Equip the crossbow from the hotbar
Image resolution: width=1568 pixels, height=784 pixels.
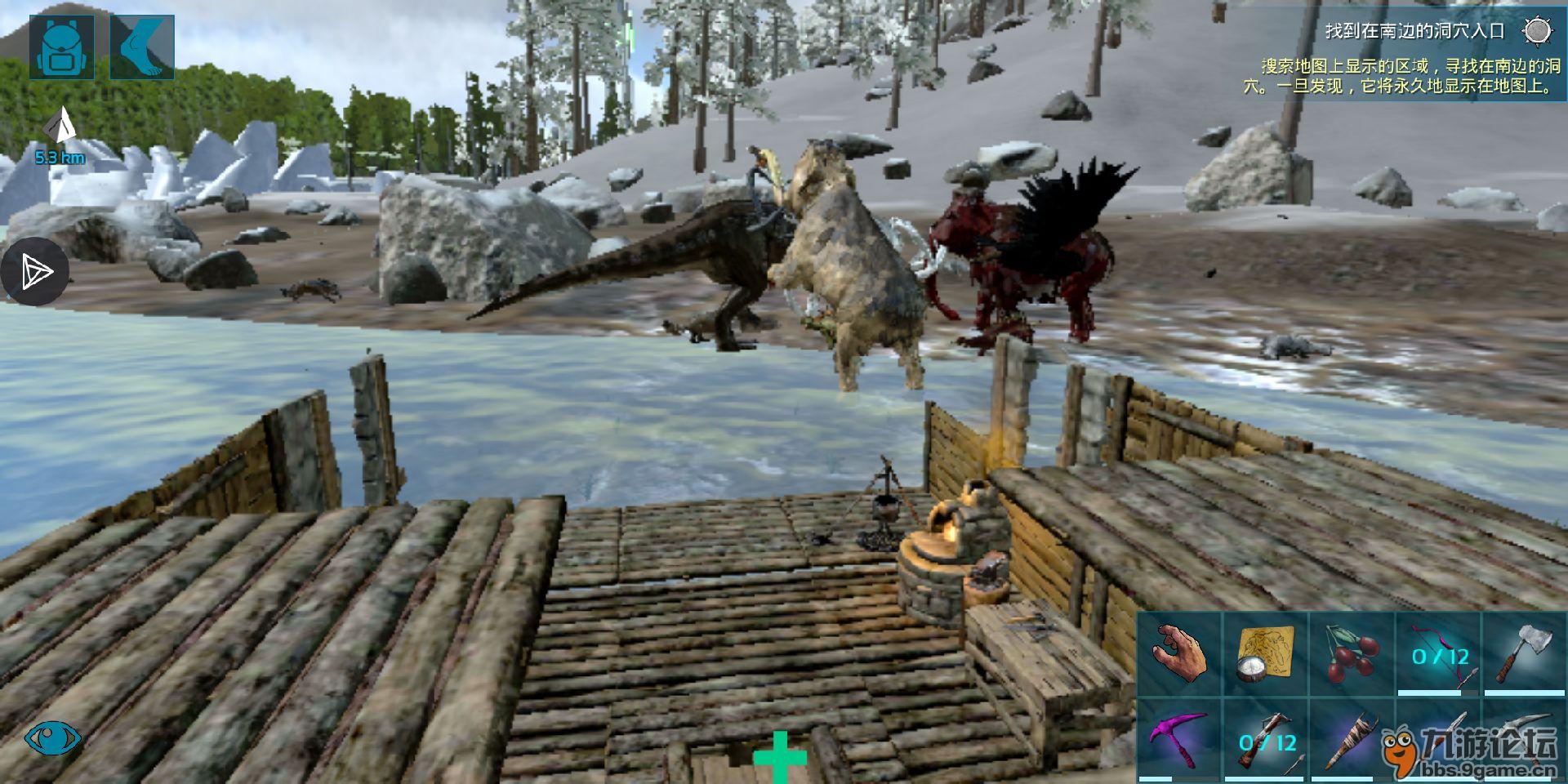[1266, 740]
